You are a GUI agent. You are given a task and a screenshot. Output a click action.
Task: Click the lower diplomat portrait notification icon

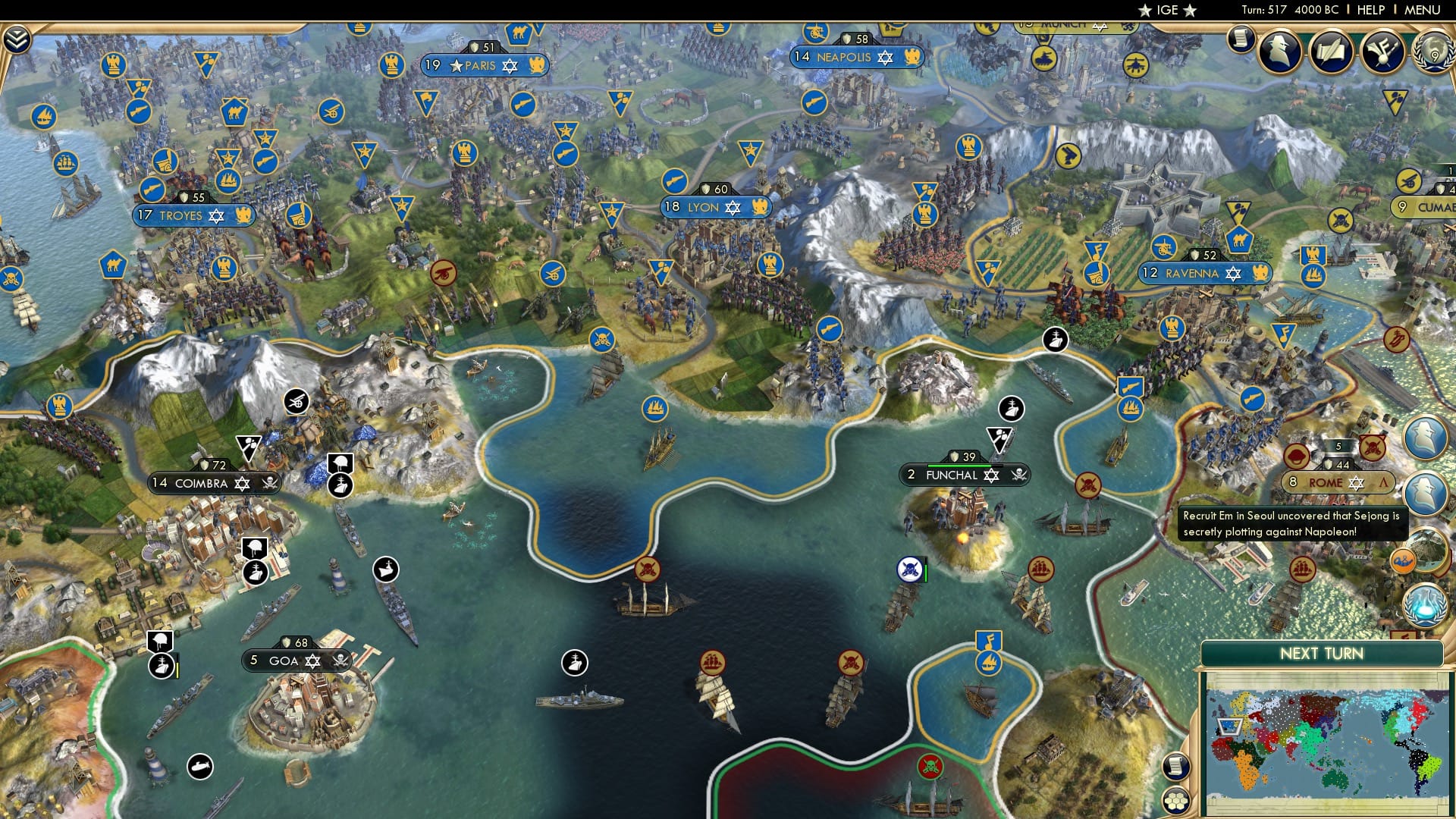coord(1428,495)
